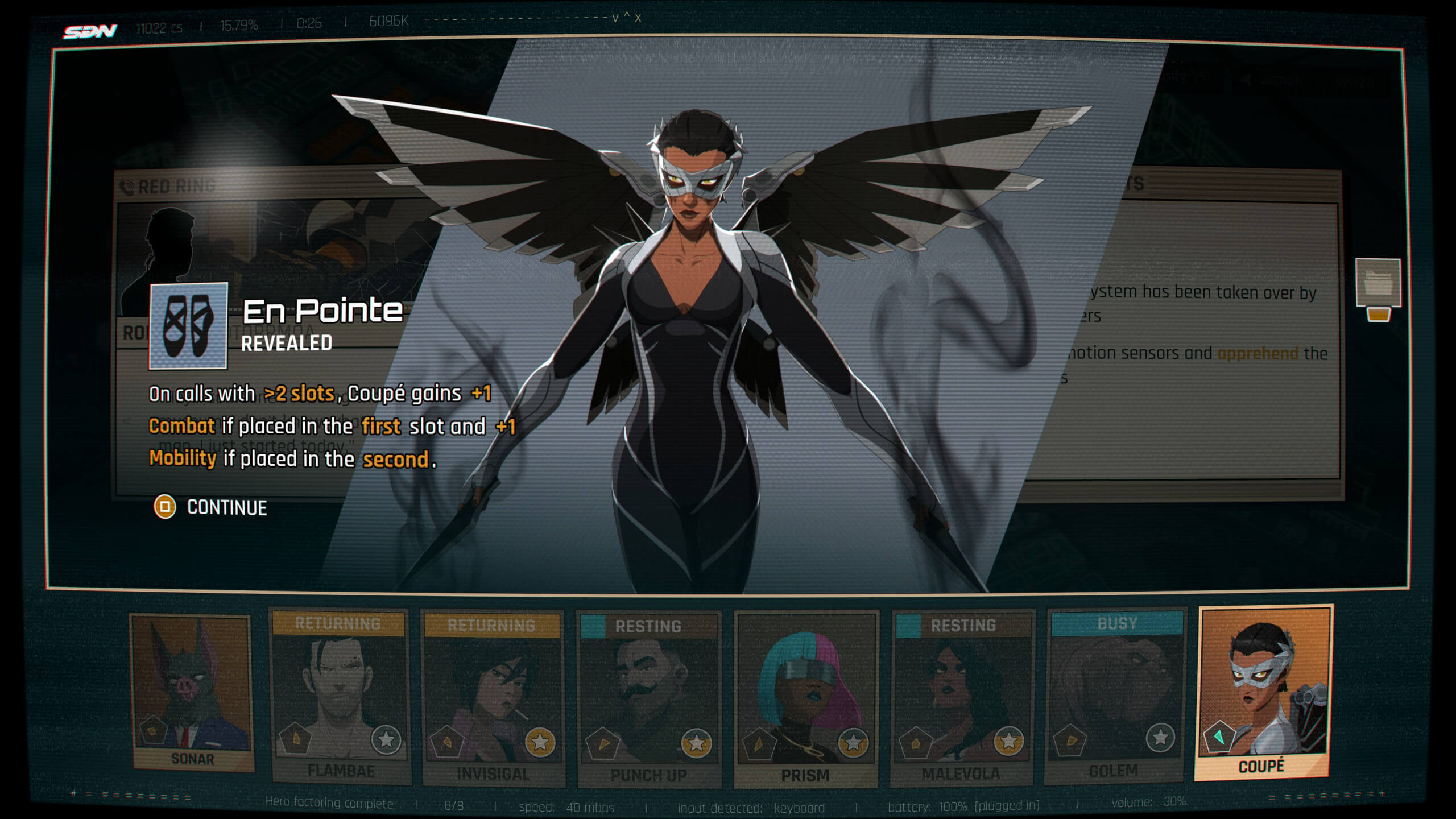Choose the Flambae hero card
The height and width of the screenshot is (819, 1456).
click(x=340, y=697)
